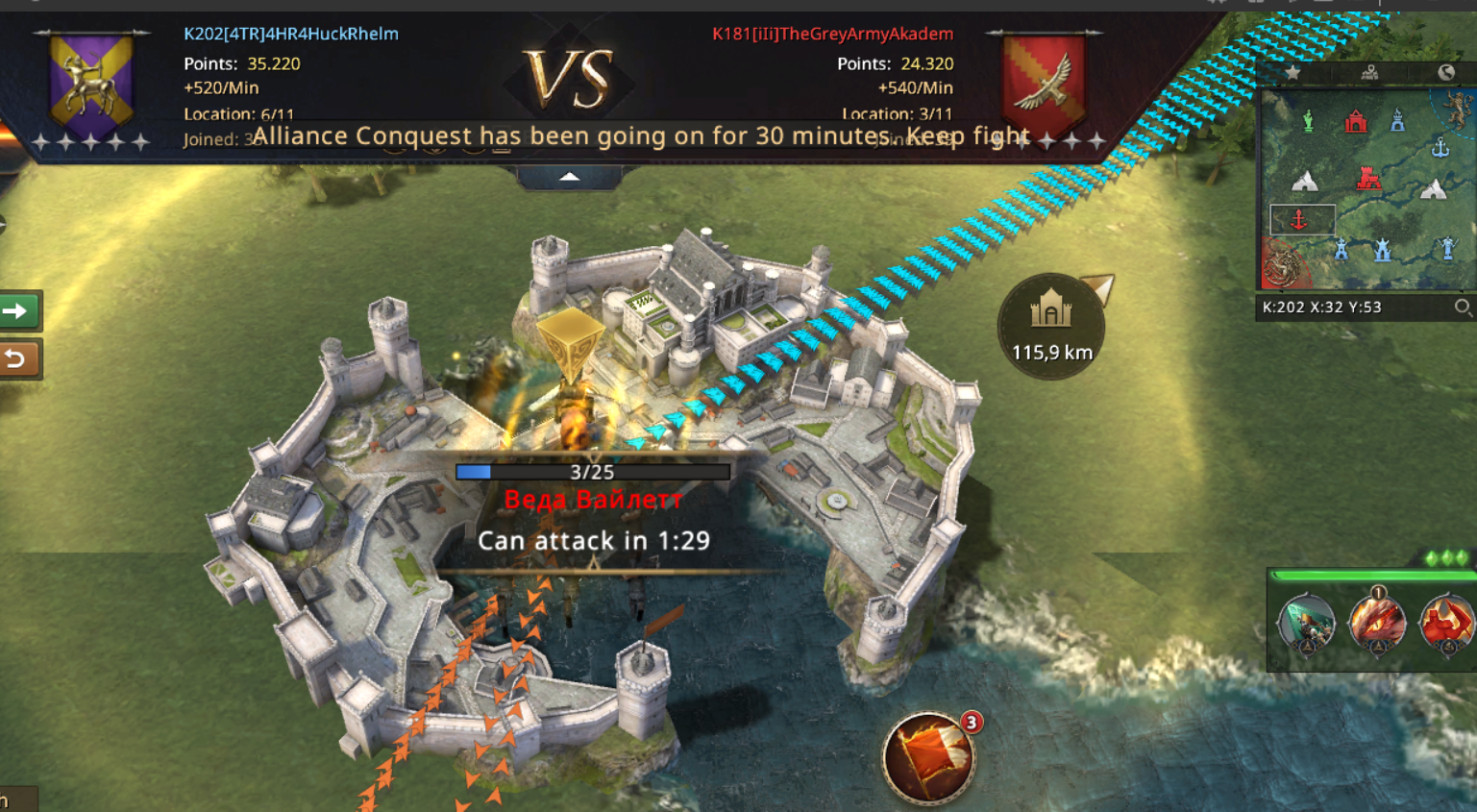Open coordinate search with the magnifier icon
Viewport: 1477px width, 812px height.
click(x=1462, y=308)
